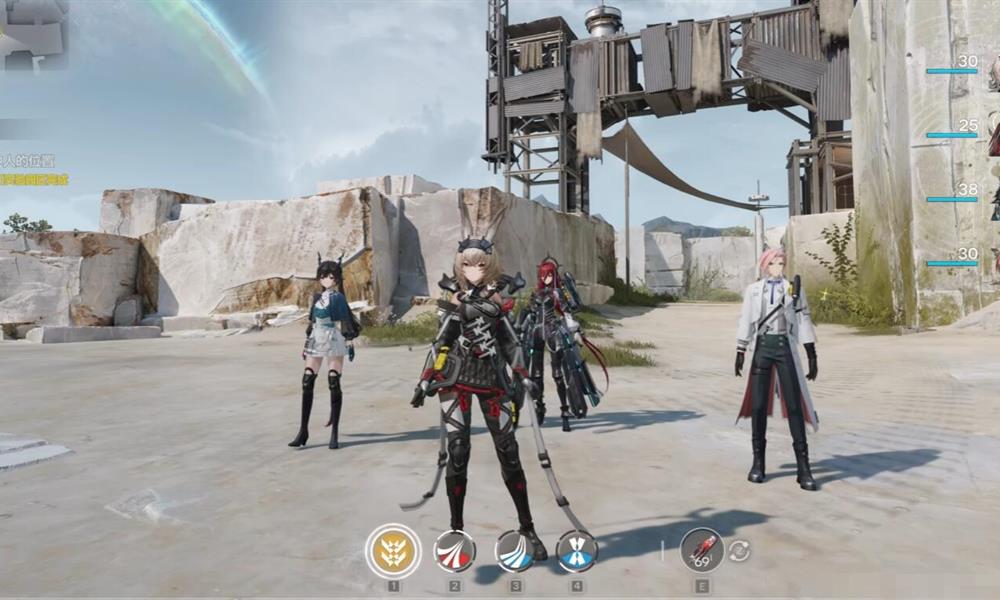The width and height of the screenshot is (1000, 600).
Task: Open the yellow highlighted quest objective tracker
Action: click(x=34, y=180)
